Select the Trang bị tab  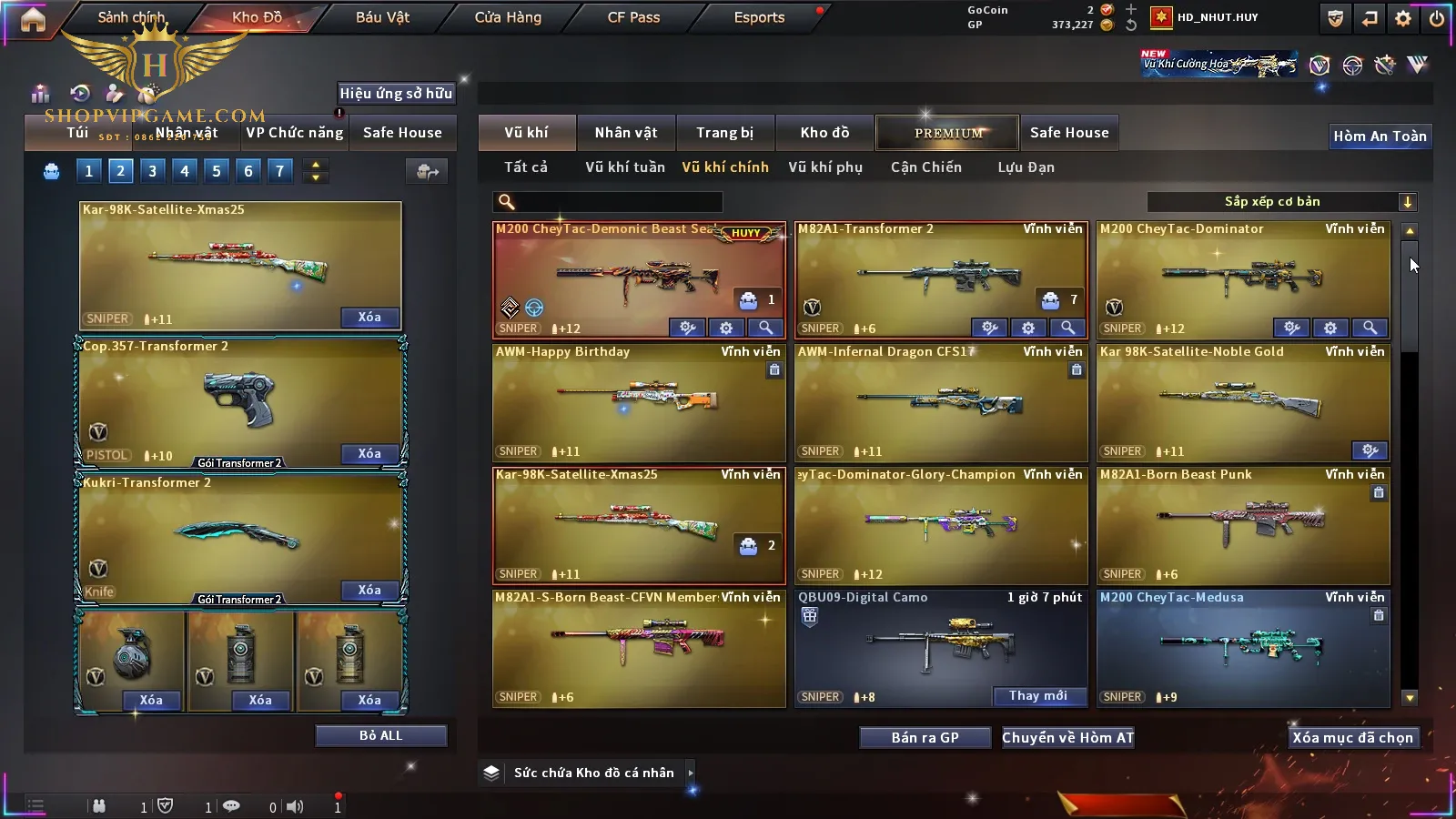point(724,133)
